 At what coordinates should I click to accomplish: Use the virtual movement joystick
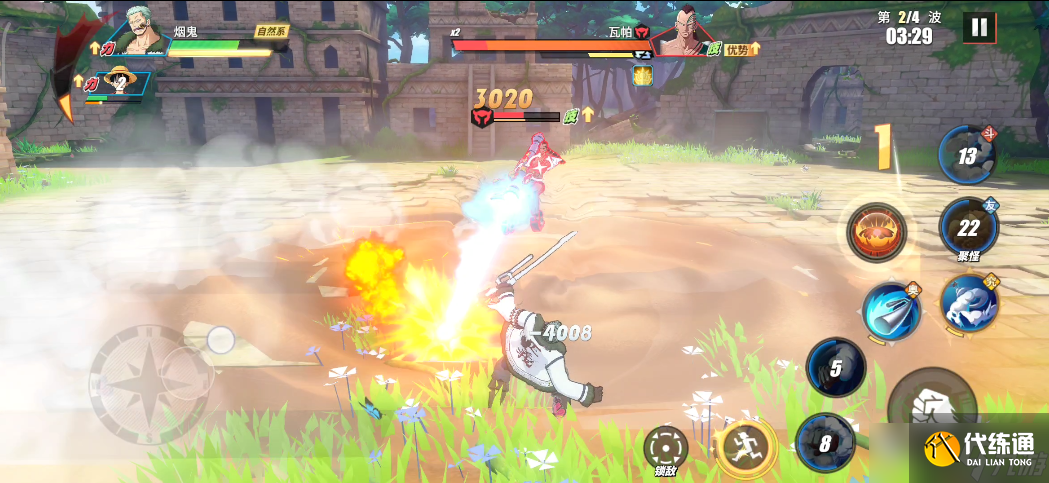pyautogui.click(x=151, y=382)
